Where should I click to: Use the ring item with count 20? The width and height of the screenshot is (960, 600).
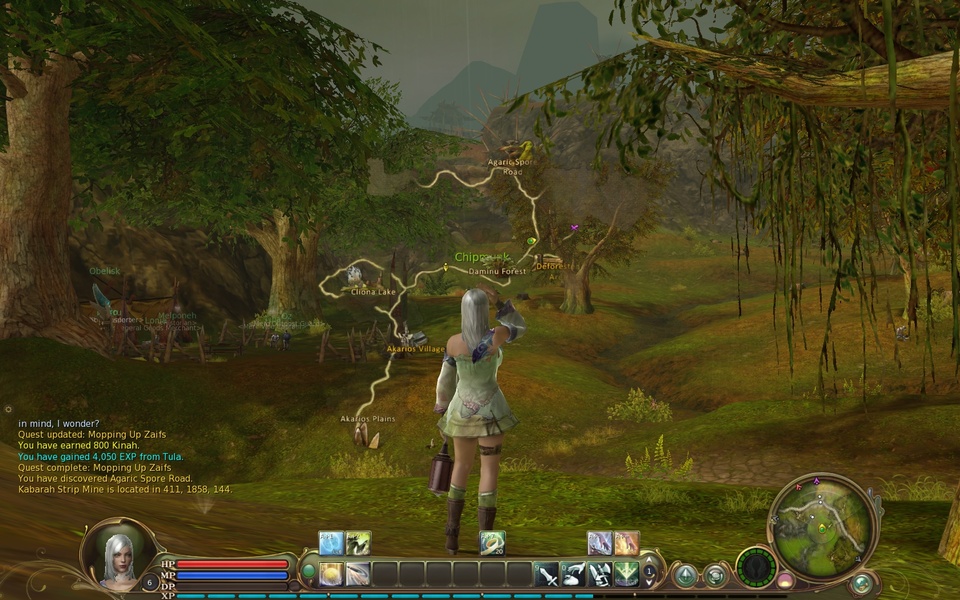tap(492, 543)
